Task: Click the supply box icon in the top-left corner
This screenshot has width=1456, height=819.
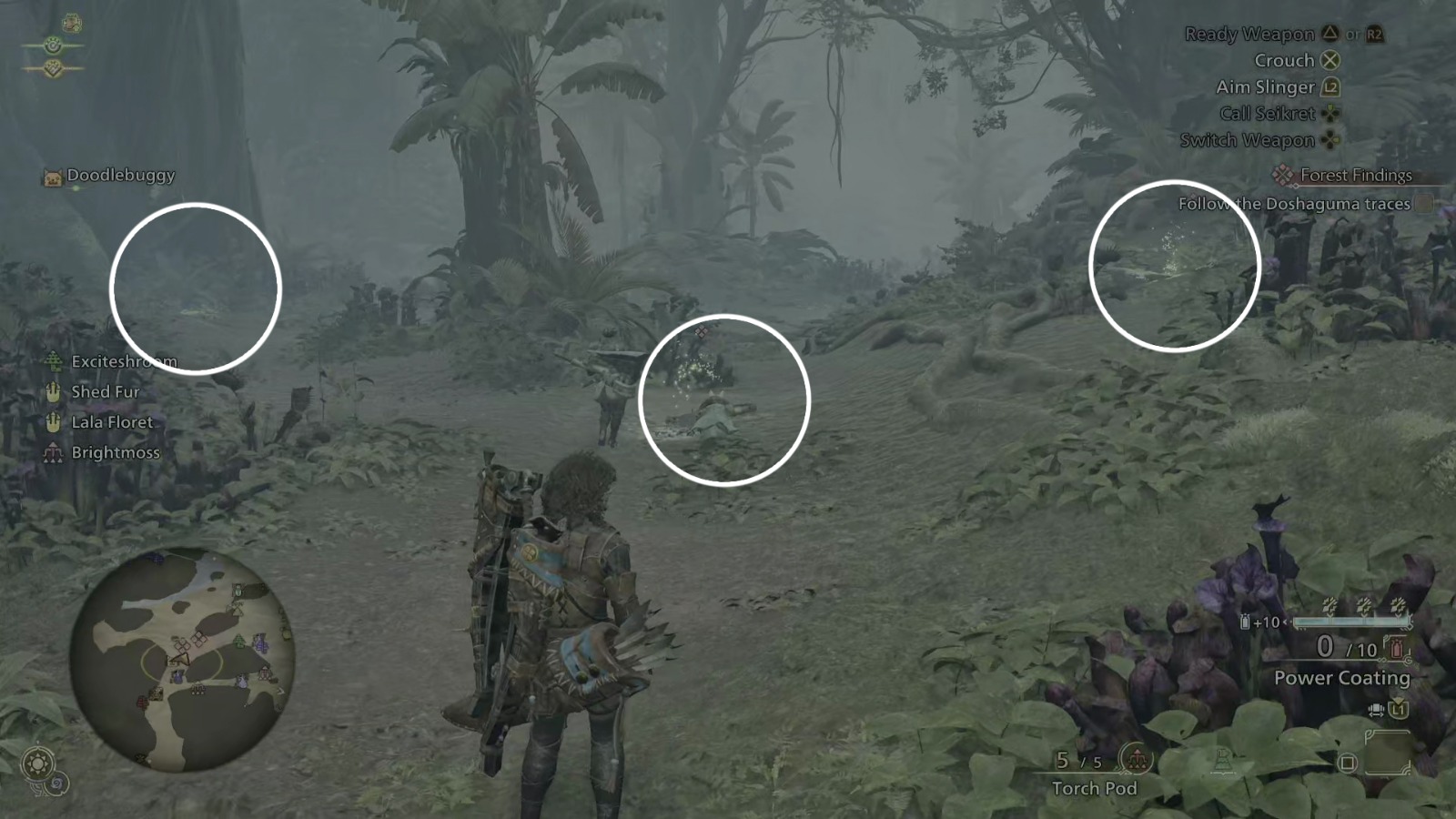Action: pyautogui.click(x=70, y=23)
